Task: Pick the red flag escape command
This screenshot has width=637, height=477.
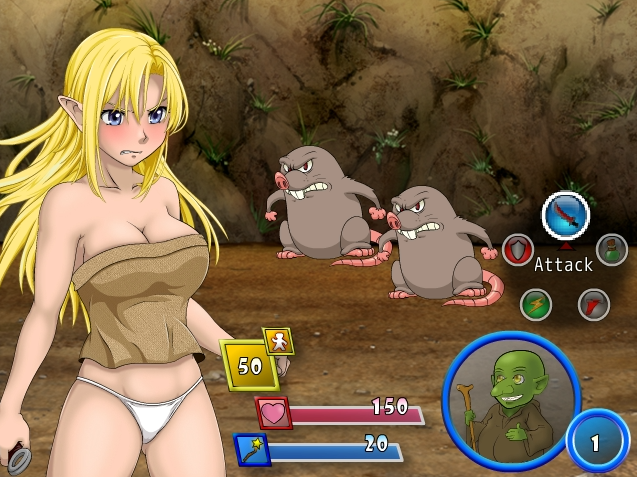Action: pos(594,303)
